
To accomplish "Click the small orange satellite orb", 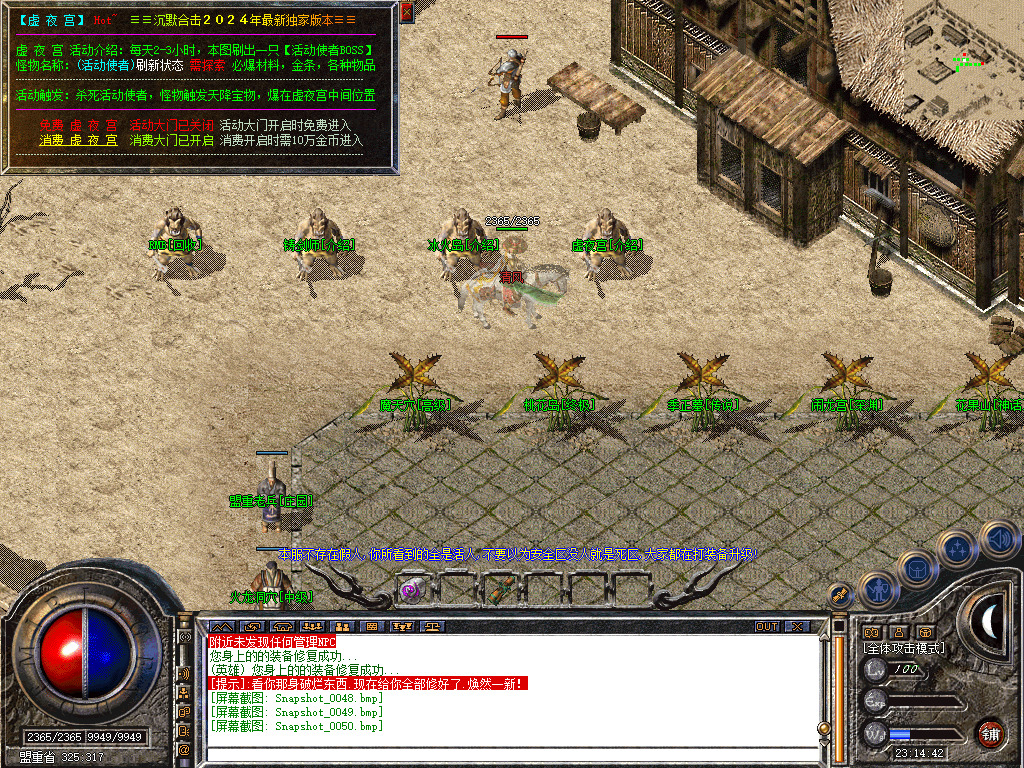I will pyautogui.click(x=839, y=595).
